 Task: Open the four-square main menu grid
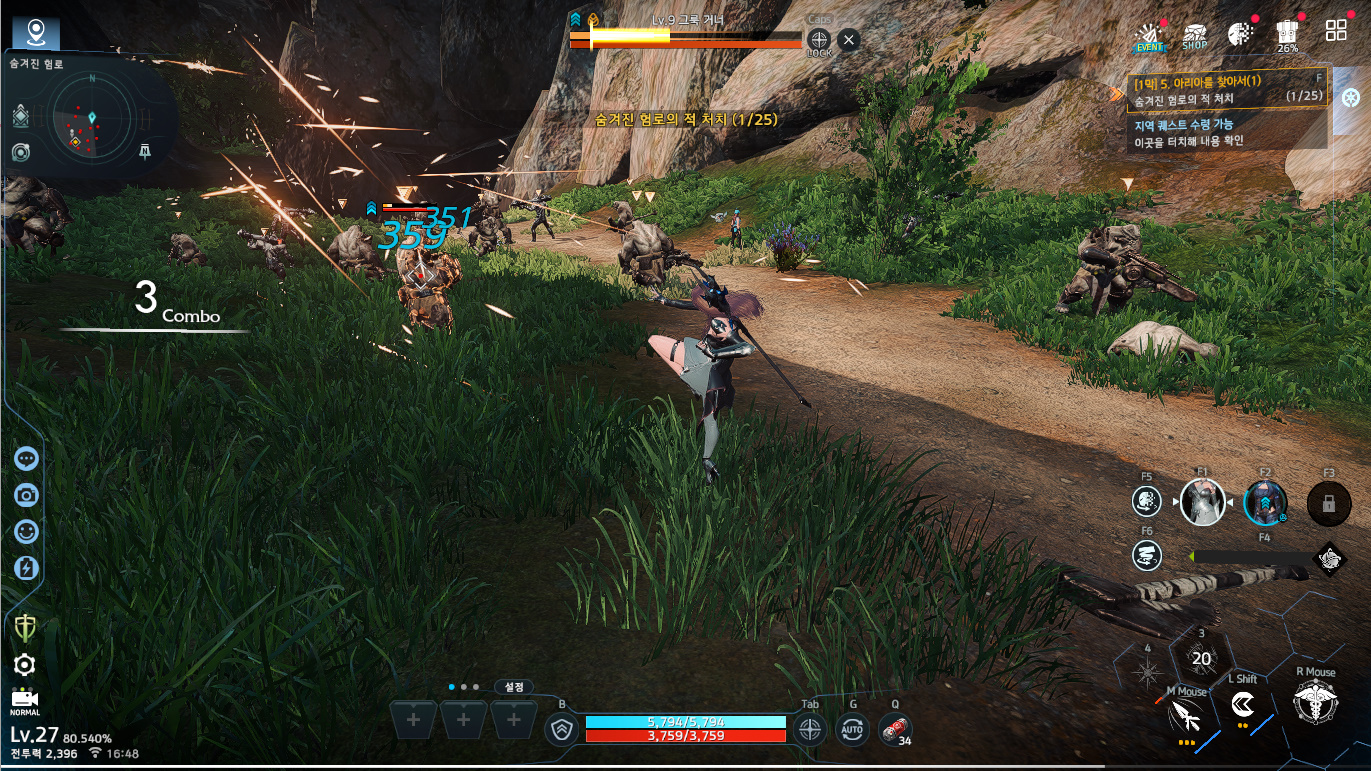coord(1336,31)
